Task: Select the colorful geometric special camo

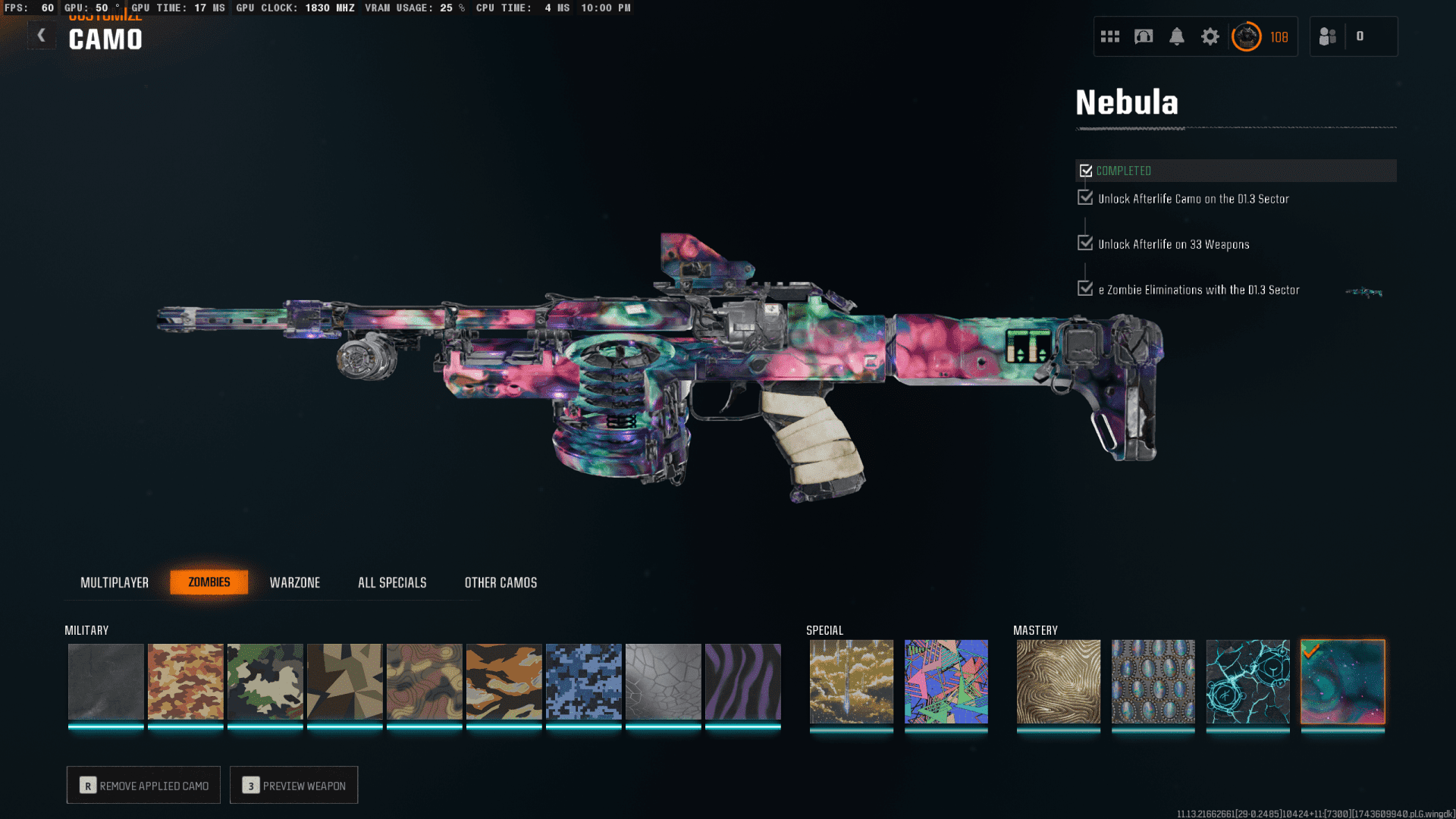Action: (x=946, y=682)
